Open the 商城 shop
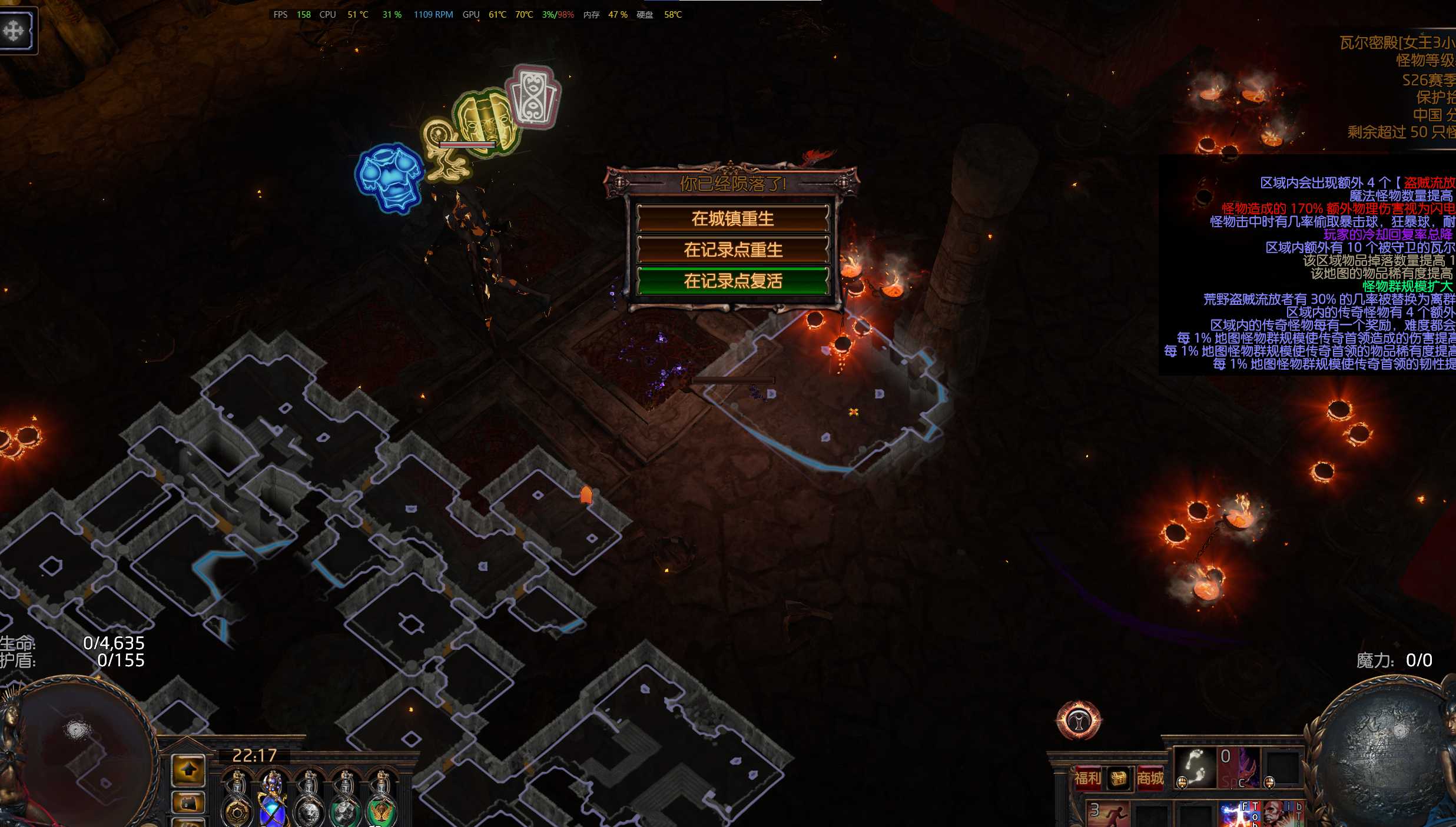1456x827 pixels. tap(1149, 778)
